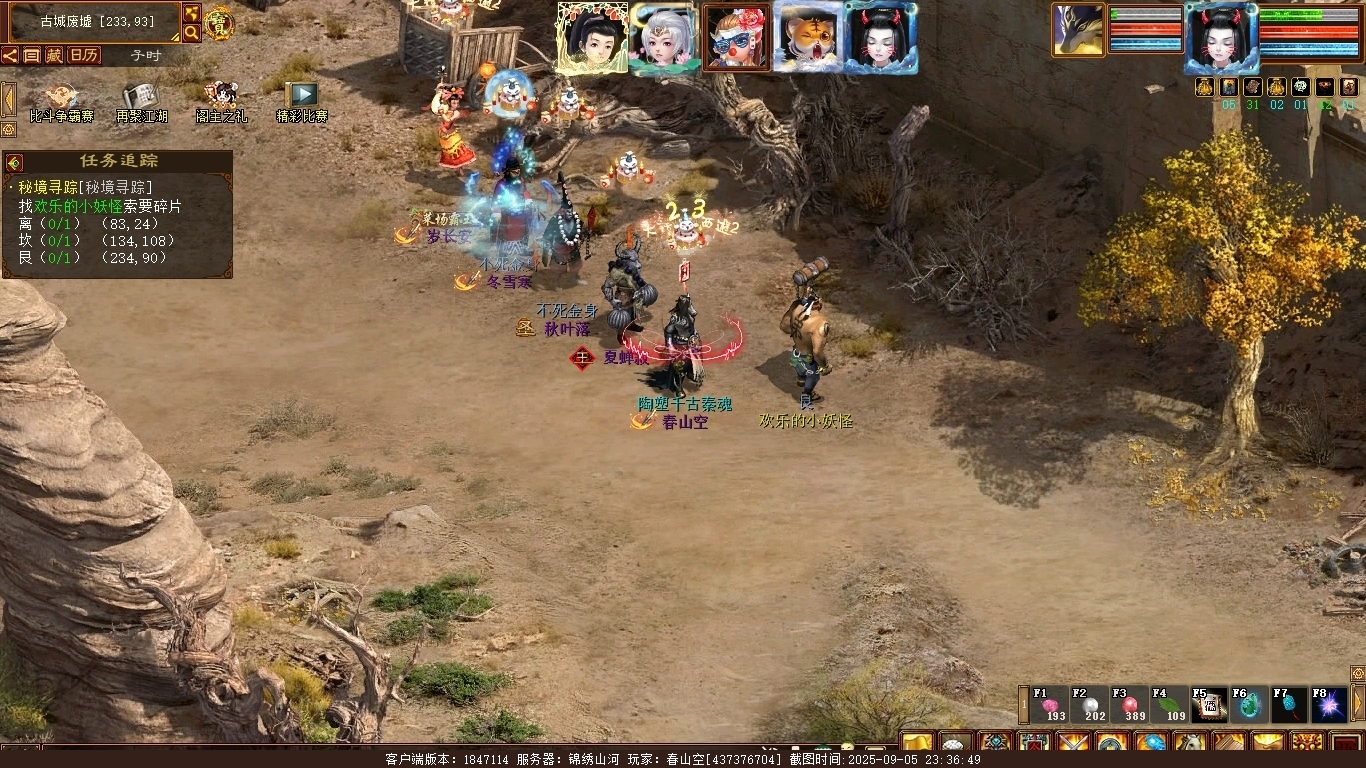The image size is (1366, 768).
Task: Click the 藏 button below the map name
Action: click(x=53, y=55)
